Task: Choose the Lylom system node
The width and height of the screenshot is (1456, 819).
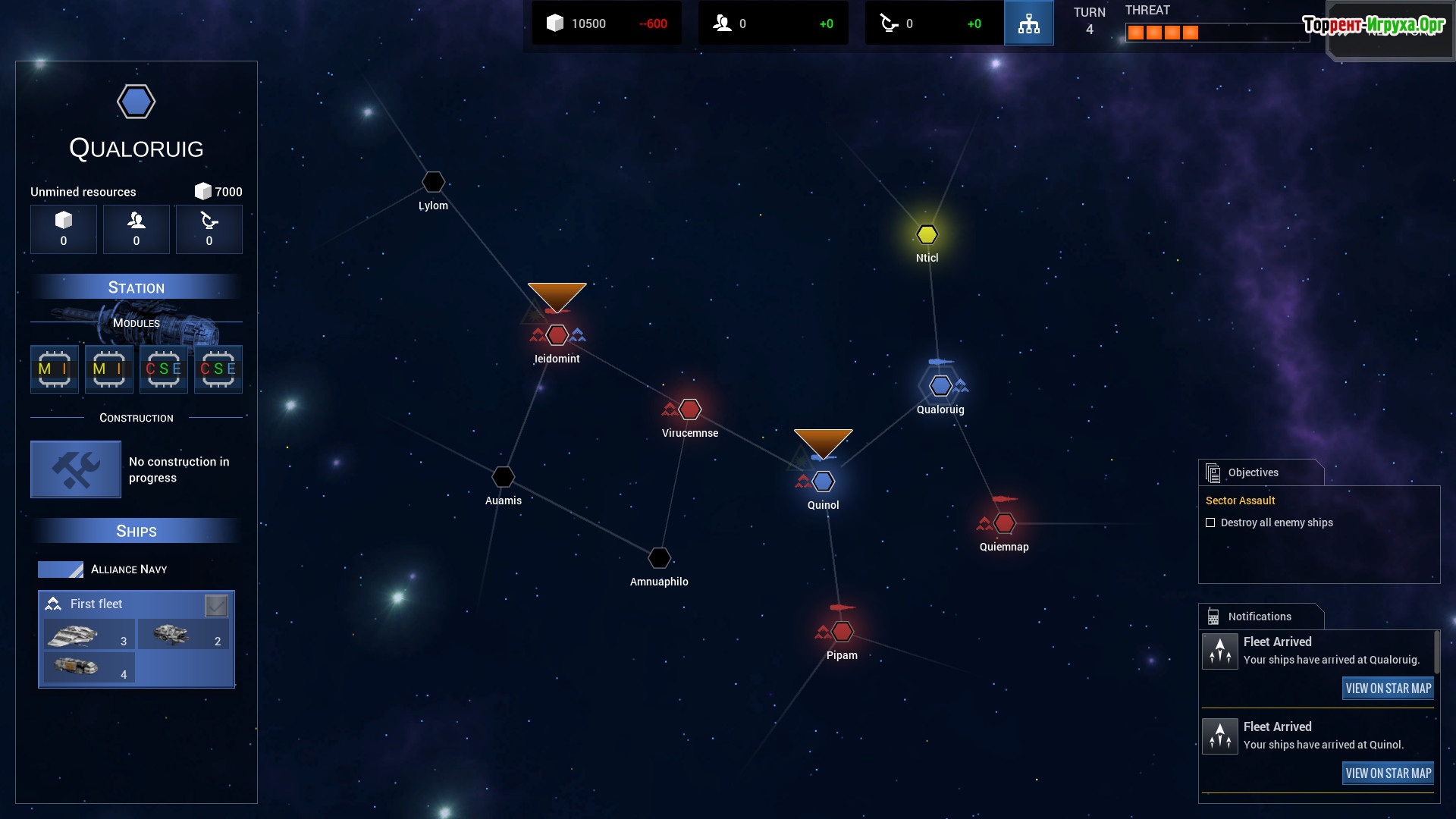Action: pos(433,182)
